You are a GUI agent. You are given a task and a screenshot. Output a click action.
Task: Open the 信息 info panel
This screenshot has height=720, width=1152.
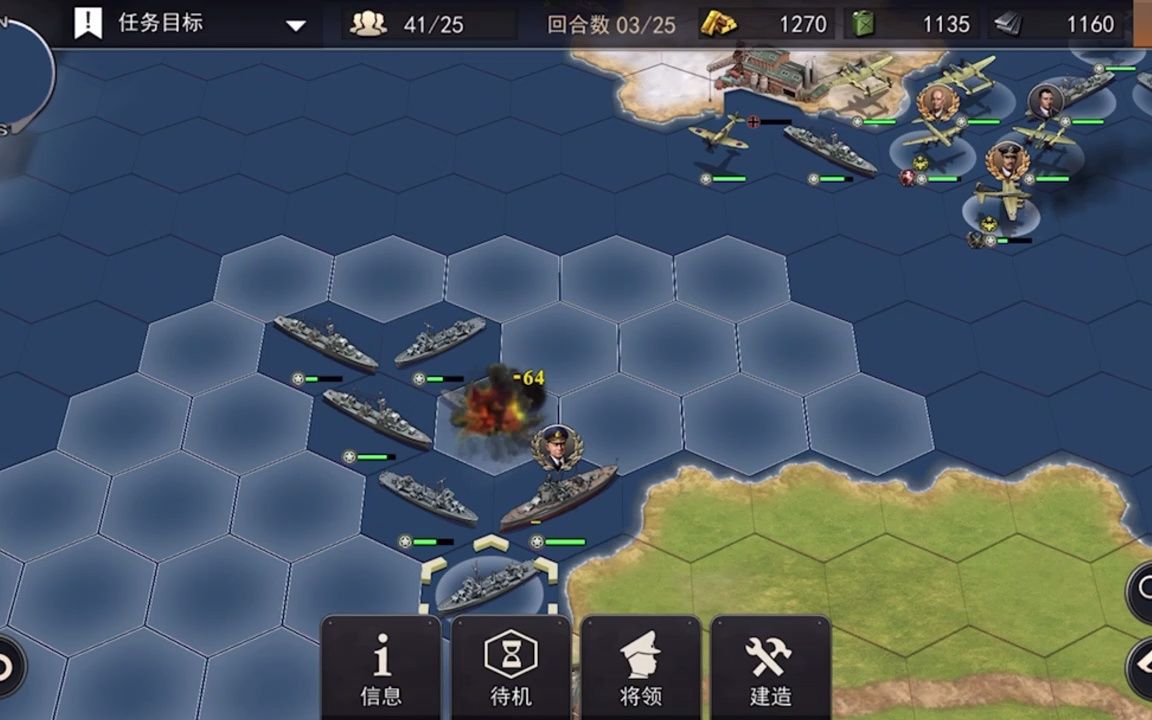(x=381, y=668)
